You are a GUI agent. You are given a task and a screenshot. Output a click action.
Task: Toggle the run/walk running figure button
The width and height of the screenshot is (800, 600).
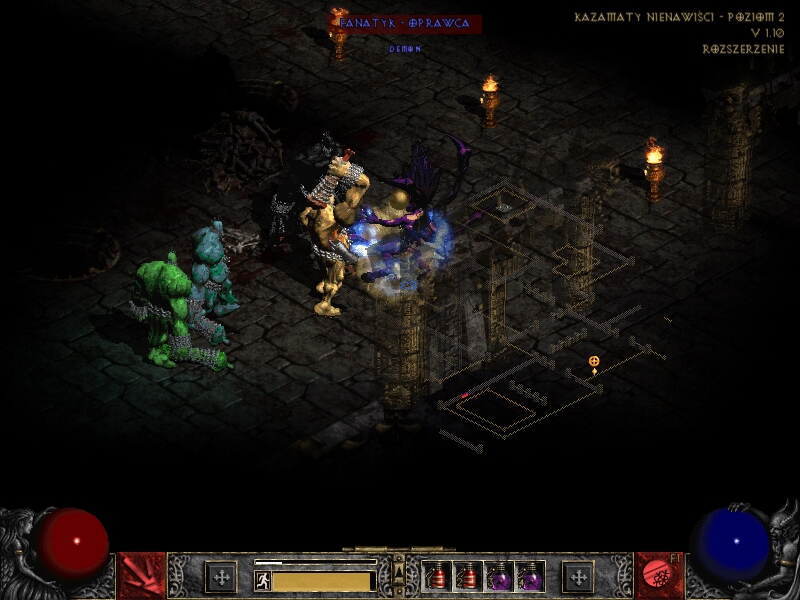click(x=263, y=580)
